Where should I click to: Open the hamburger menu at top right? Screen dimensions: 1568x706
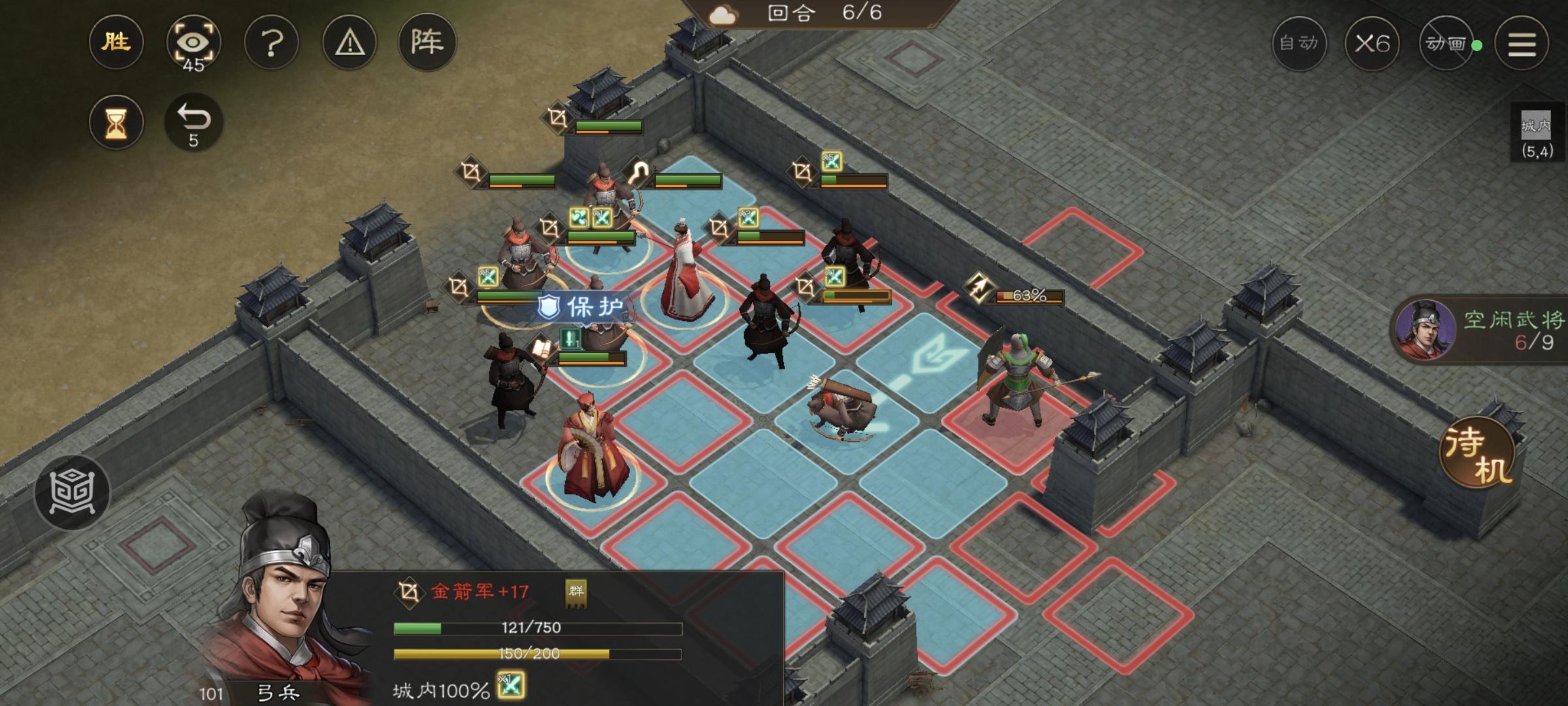(x=1522, y=44)
